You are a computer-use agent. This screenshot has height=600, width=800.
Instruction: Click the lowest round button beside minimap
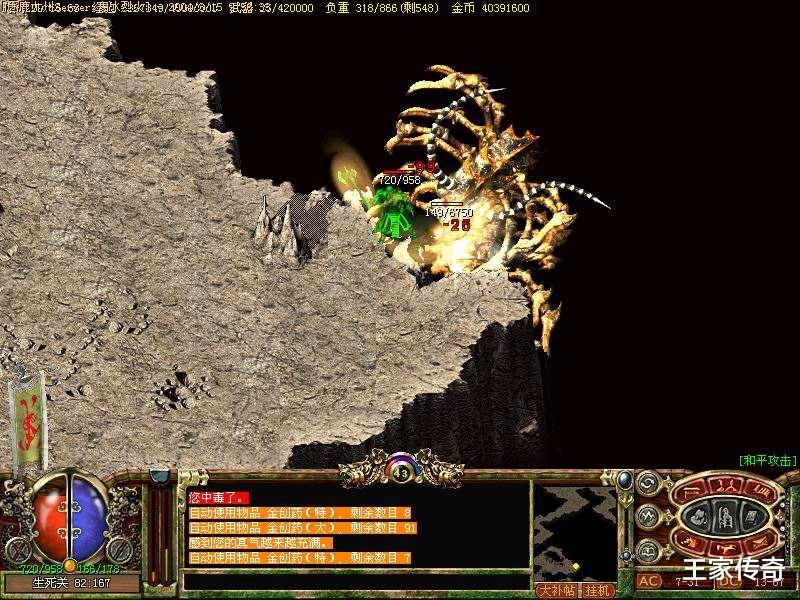[647, 549]
